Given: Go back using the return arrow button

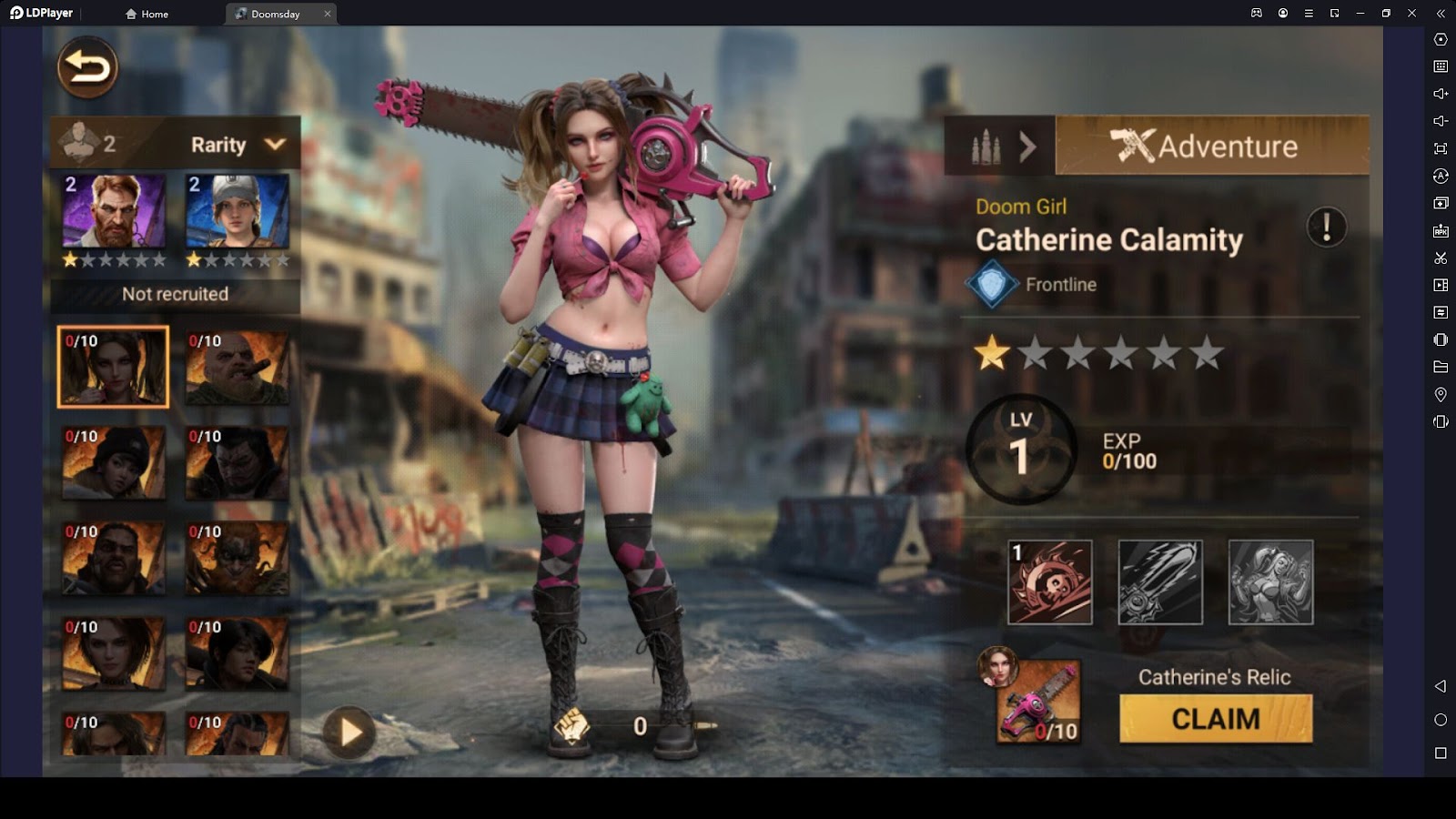Looking at the screenshot, I should [87, 67].
